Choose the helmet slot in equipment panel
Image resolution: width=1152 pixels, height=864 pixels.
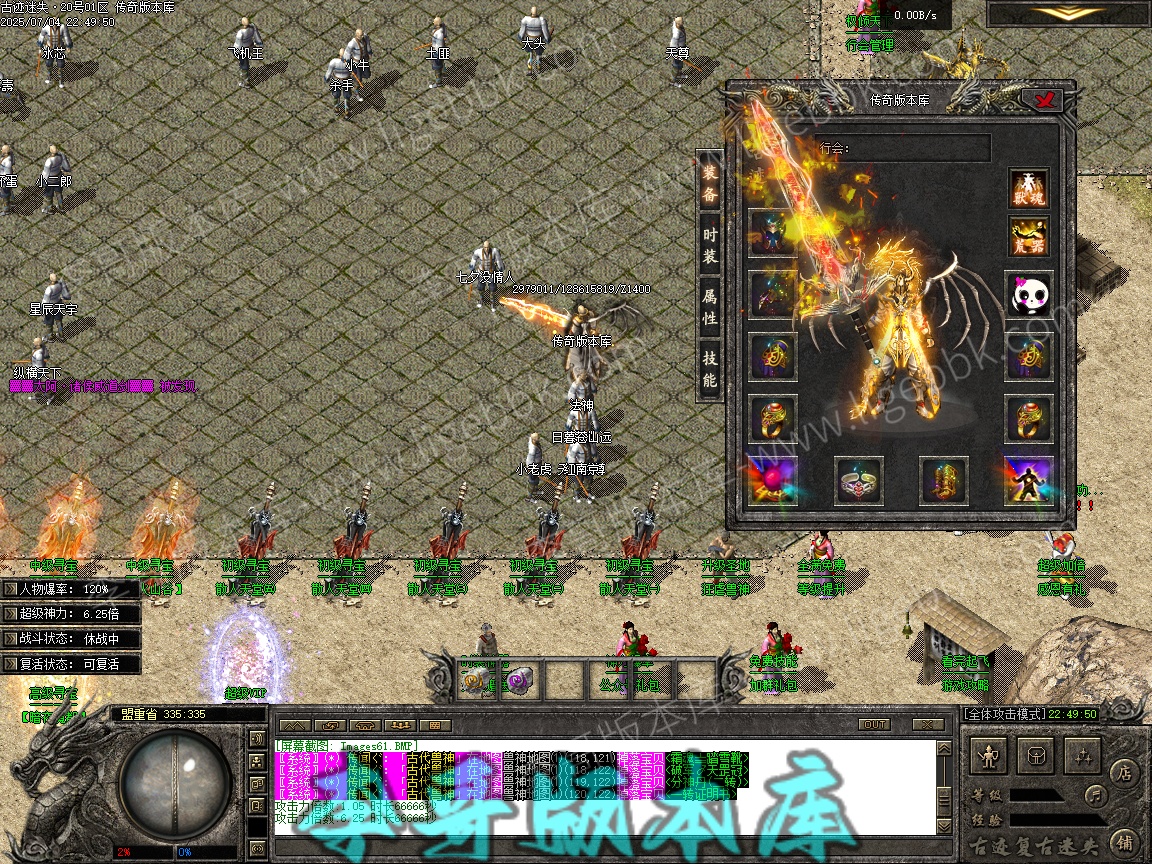point(772,233)
